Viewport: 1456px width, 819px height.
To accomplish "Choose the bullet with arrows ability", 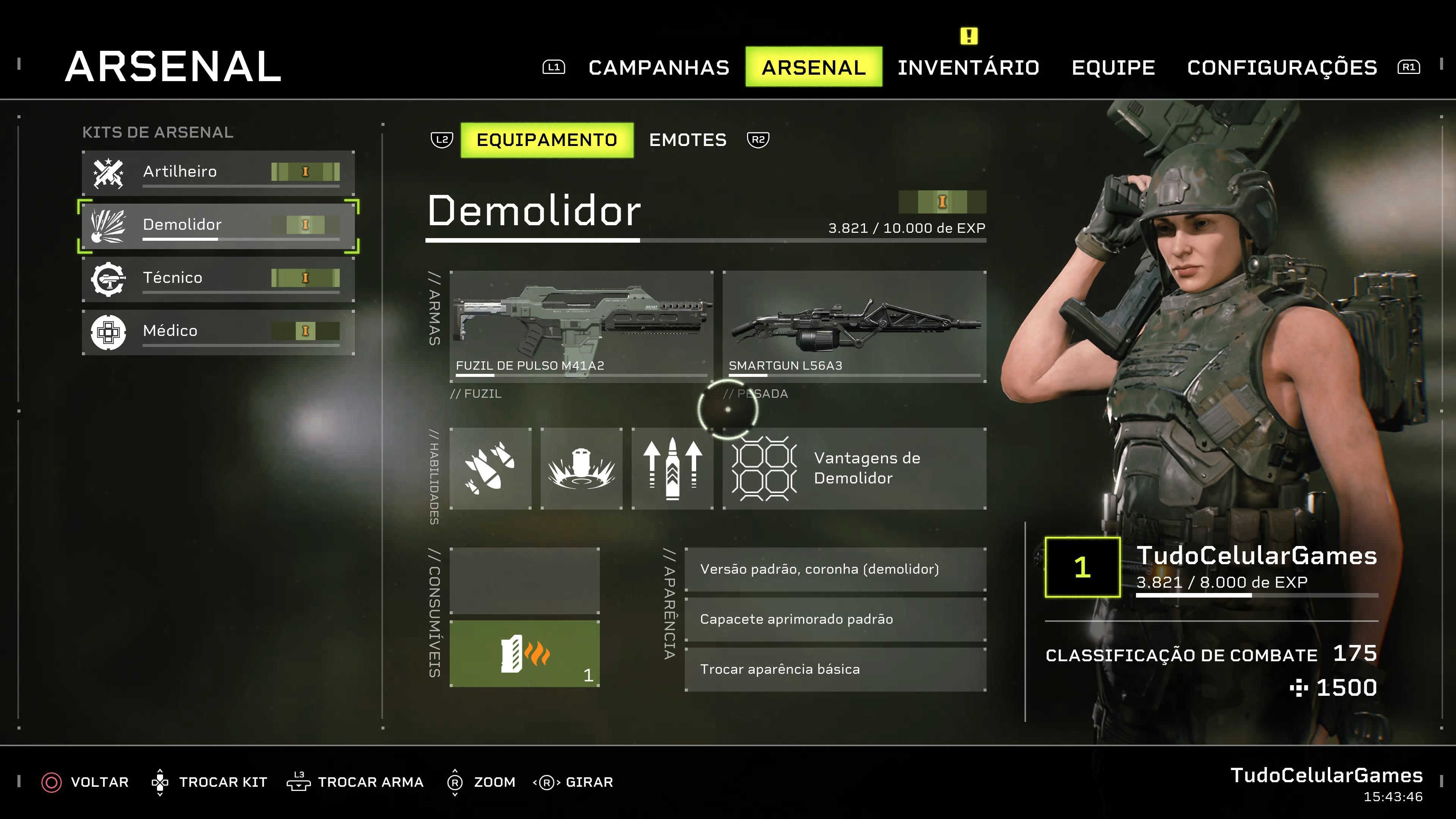I will (672, 469).
